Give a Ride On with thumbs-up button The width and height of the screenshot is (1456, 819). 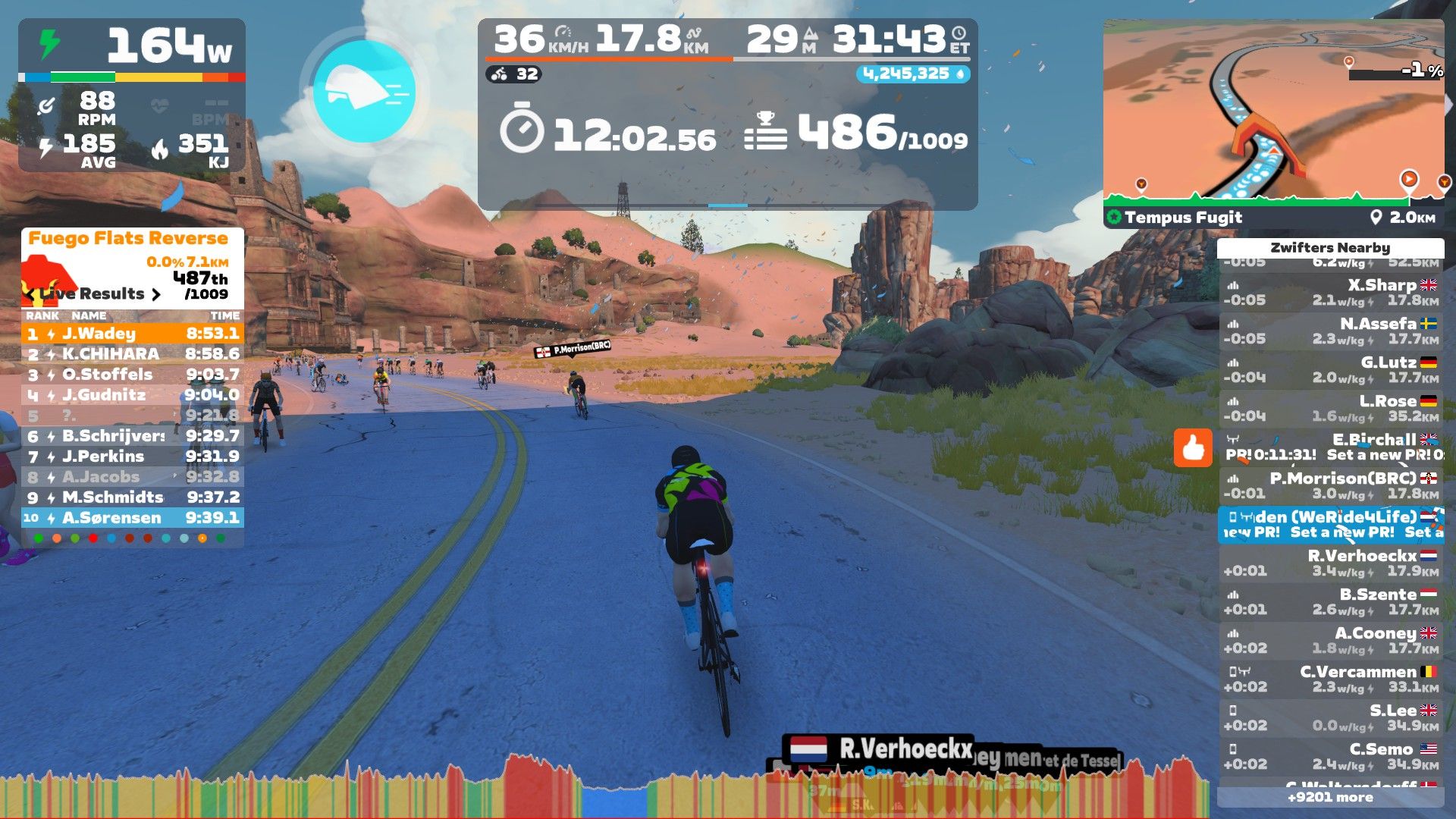[x=1193, y=447]
